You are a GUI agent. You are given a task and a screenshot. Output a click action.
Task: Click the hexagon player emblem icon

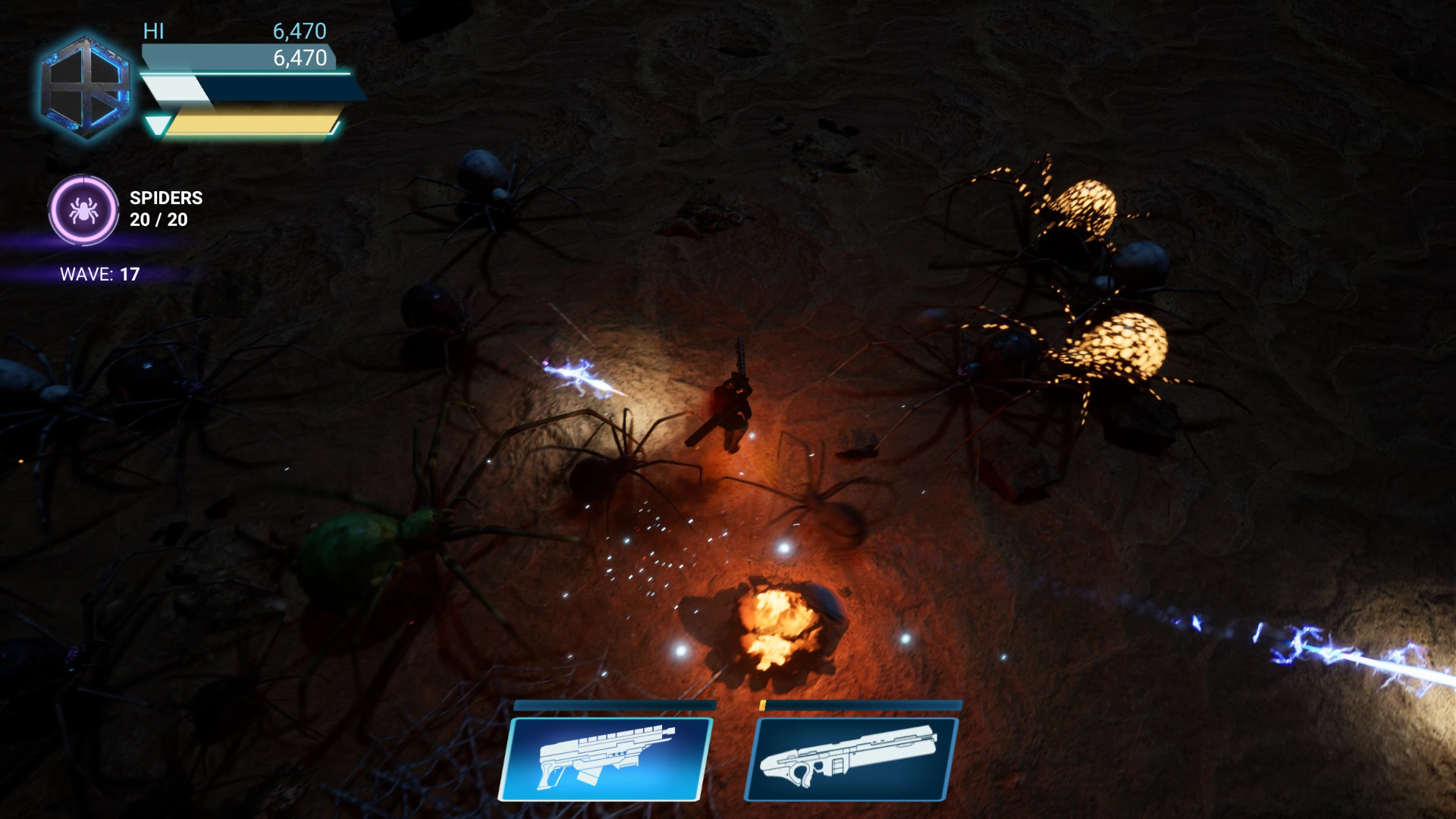pos(86,87)
